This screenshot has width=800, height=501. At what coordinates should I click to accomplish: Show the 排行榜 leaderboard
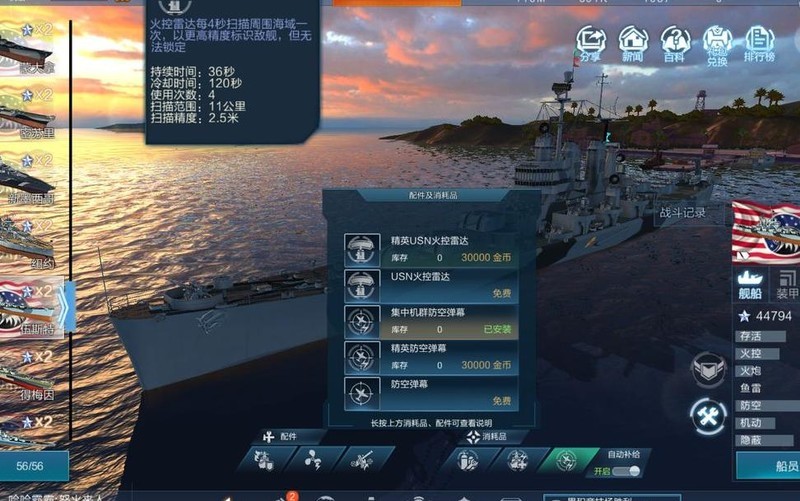(x=760, y=44)
